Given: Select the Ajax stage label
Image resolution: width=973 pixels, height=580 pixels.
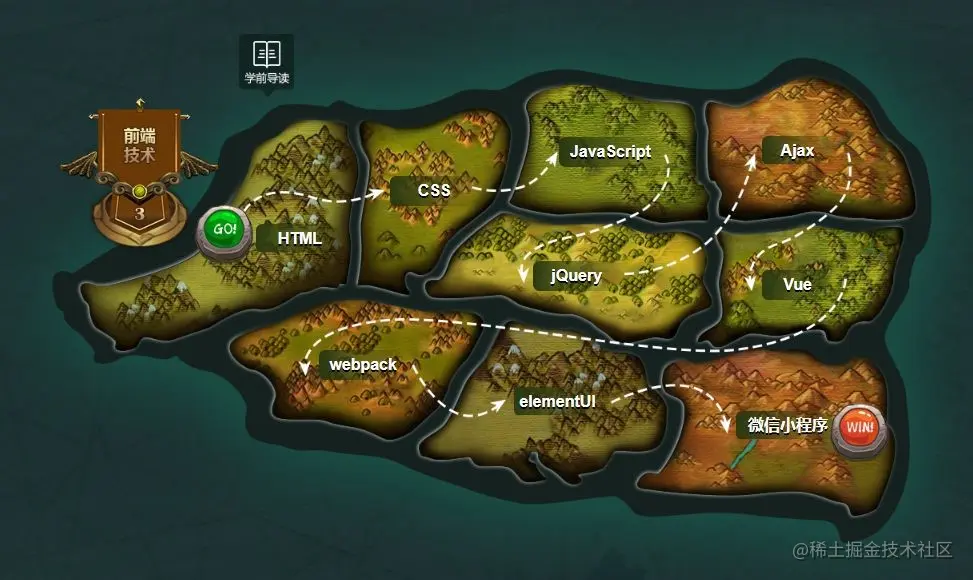Looking at the screenshot, I should 796,151.
